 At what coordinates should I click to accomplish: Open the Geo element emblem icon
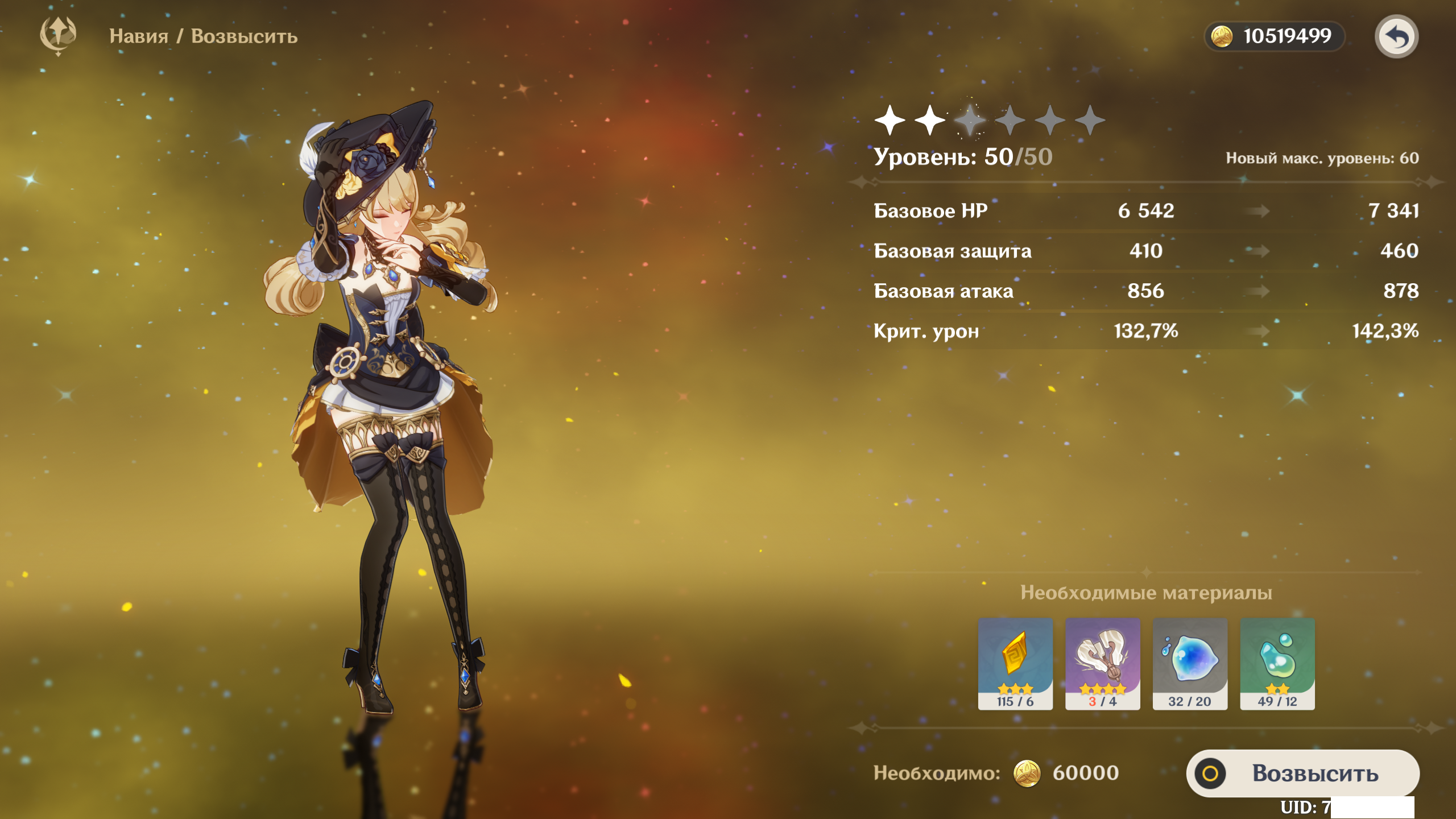pos(58,35)
